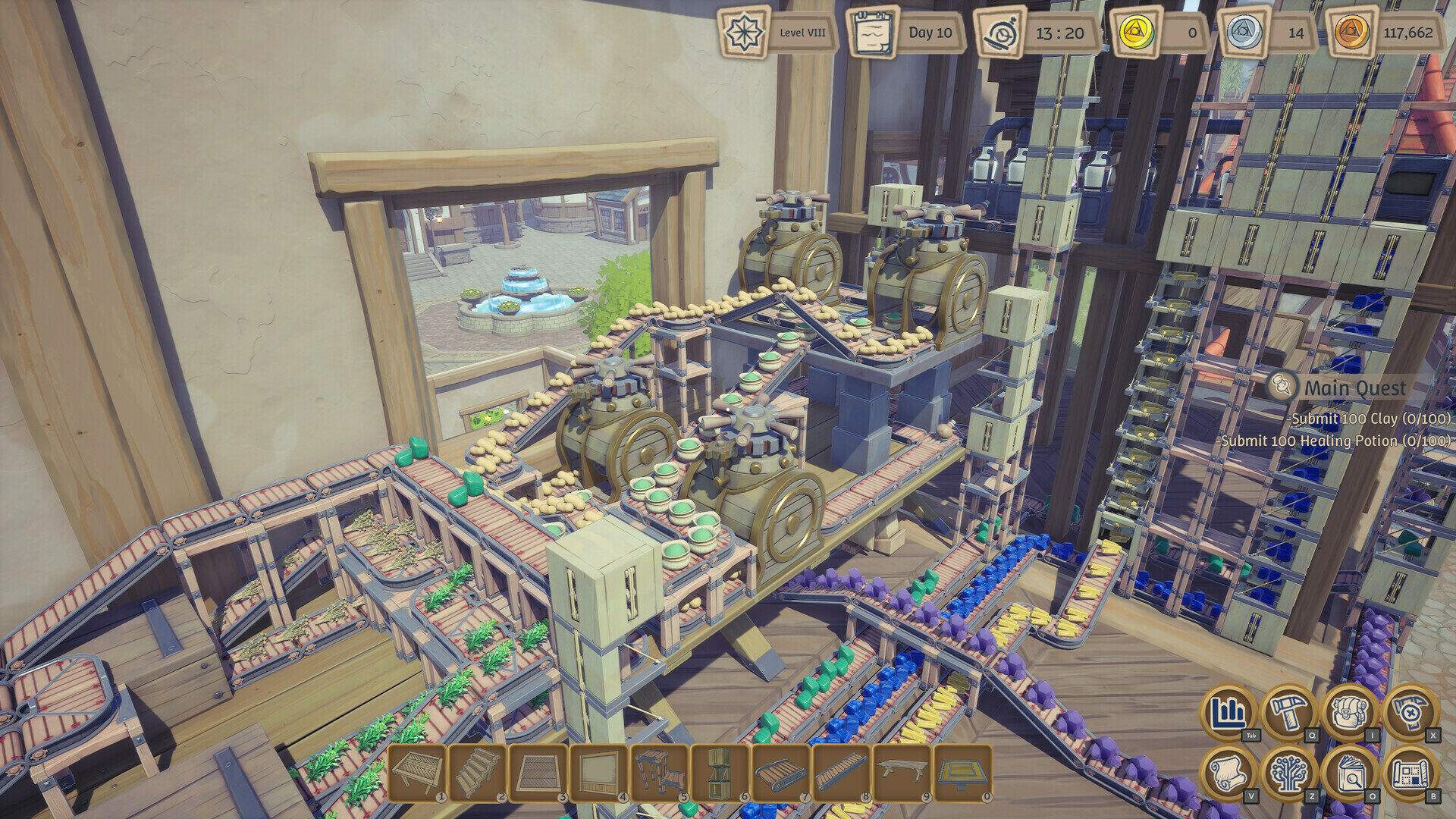The height and width of the screenshot is (819, 1456).
Task: Open the blueprint plans menu
Action: click(x=1410, y=773)
